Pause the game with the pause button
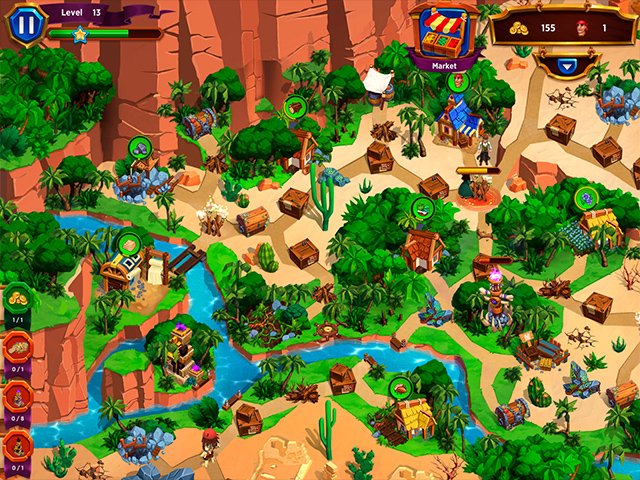The image size is (640, 480). tap(28, 22)
